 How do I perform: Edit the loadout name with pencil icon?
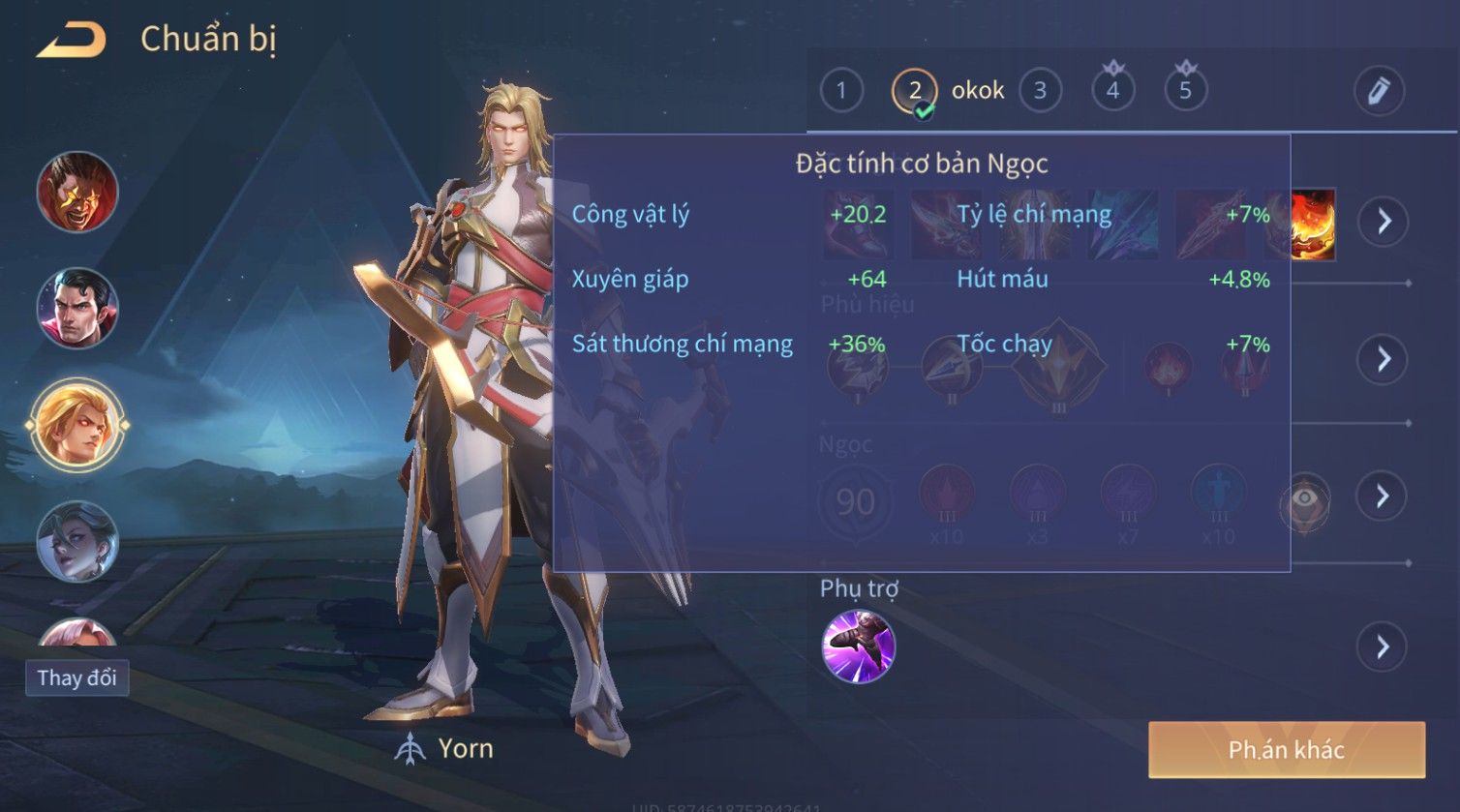1379,91
